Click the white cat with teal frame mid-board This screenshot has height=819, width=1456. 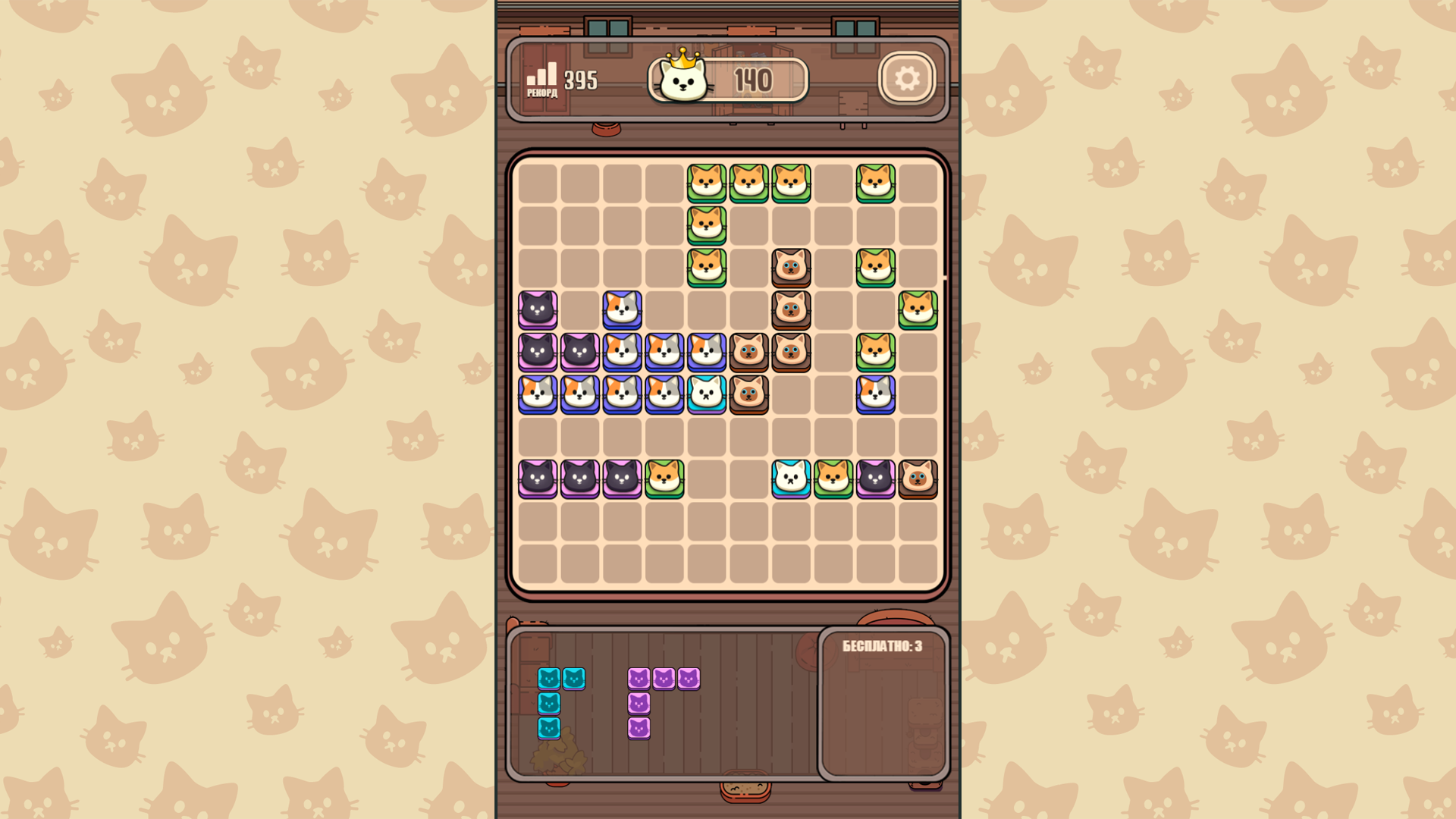[708, 394]
